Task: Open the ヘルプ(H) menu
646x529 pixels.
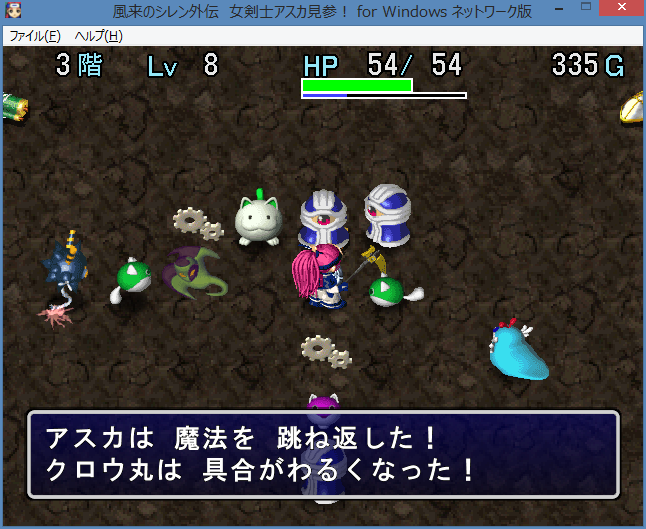Action: click(x=99, y=36)
